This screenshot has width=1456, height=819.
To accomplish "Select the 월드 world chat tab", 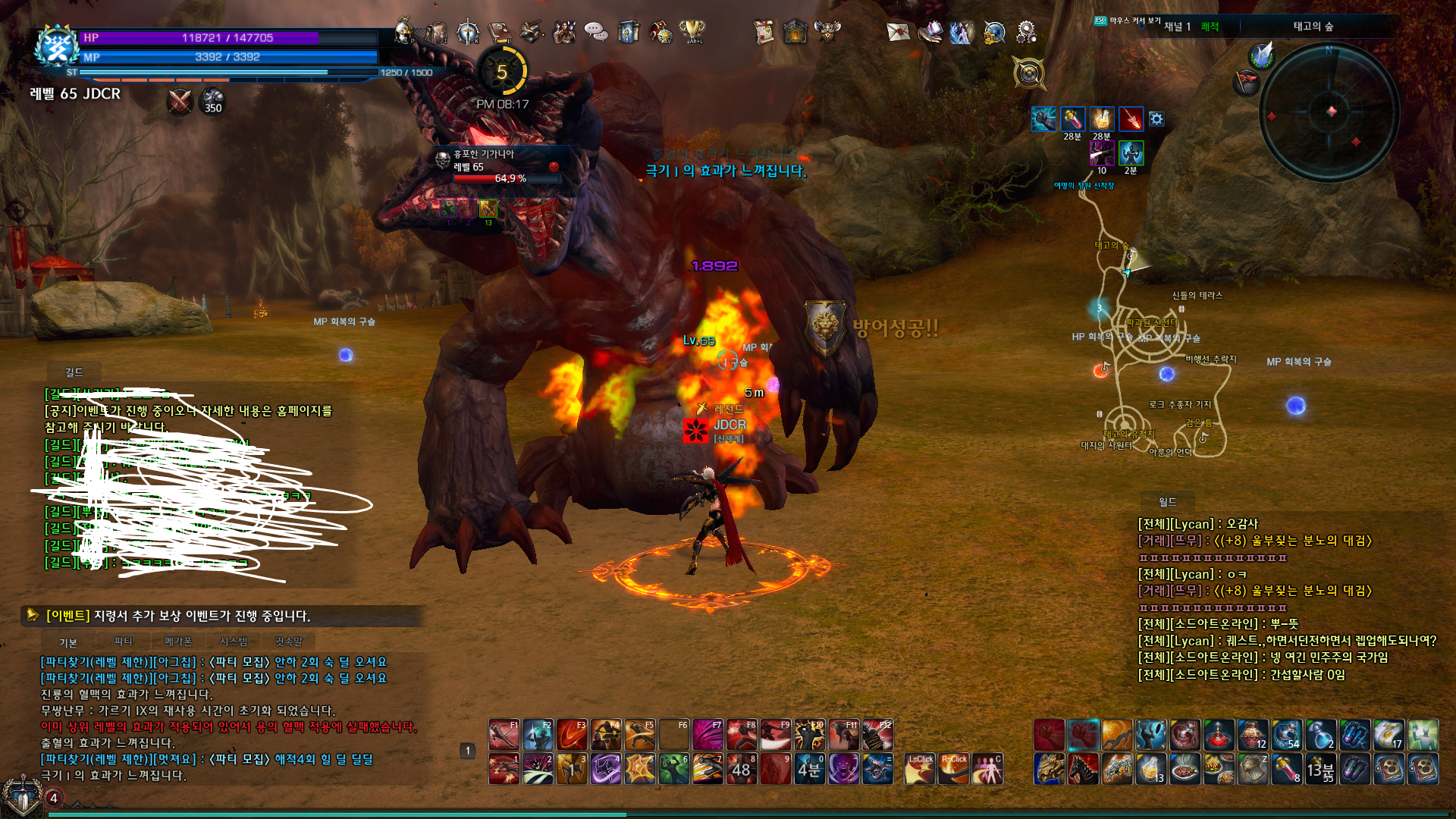I will (1167, 502).
